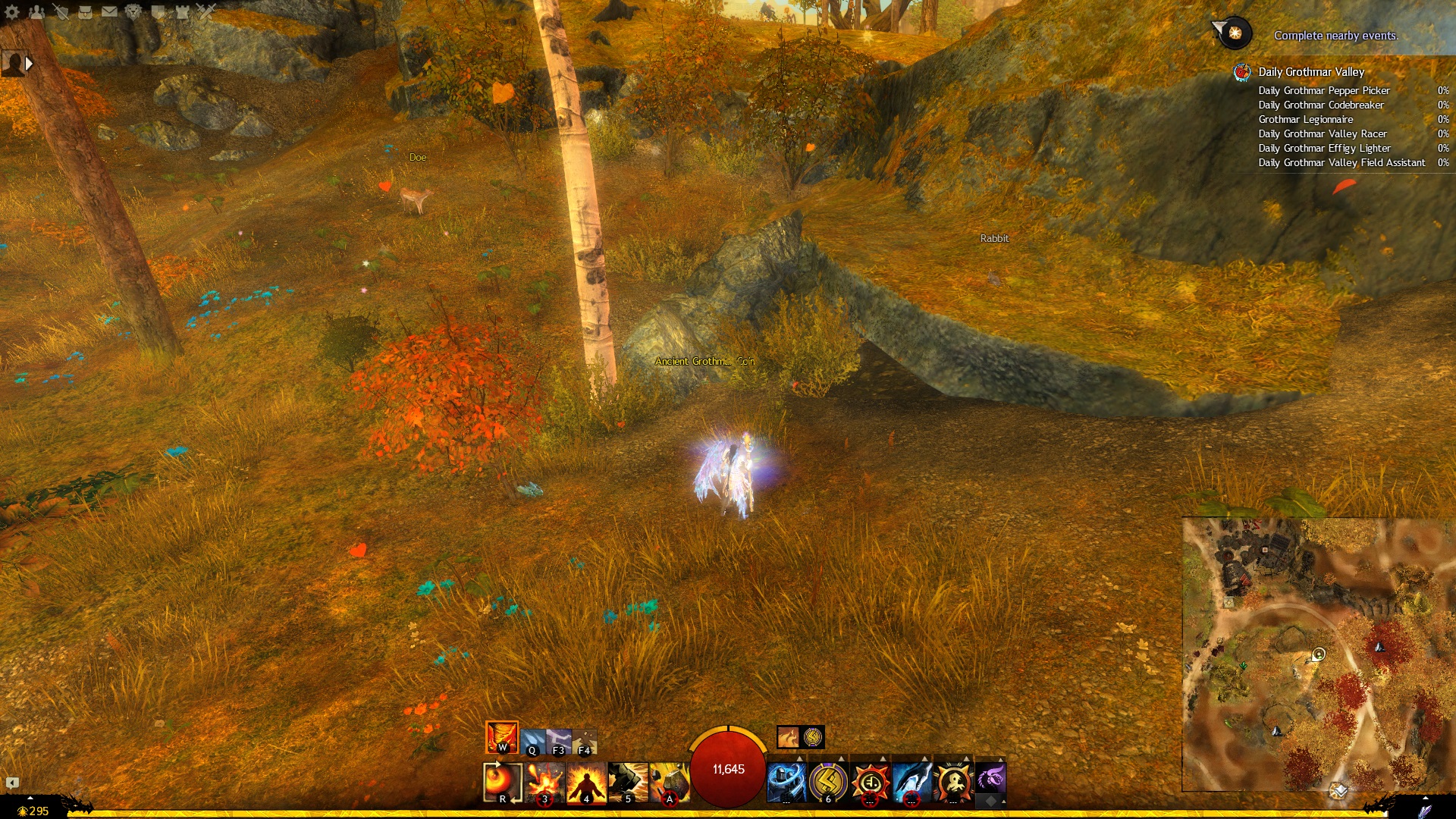Activate the fireball weapon skill

coord(502,781)
